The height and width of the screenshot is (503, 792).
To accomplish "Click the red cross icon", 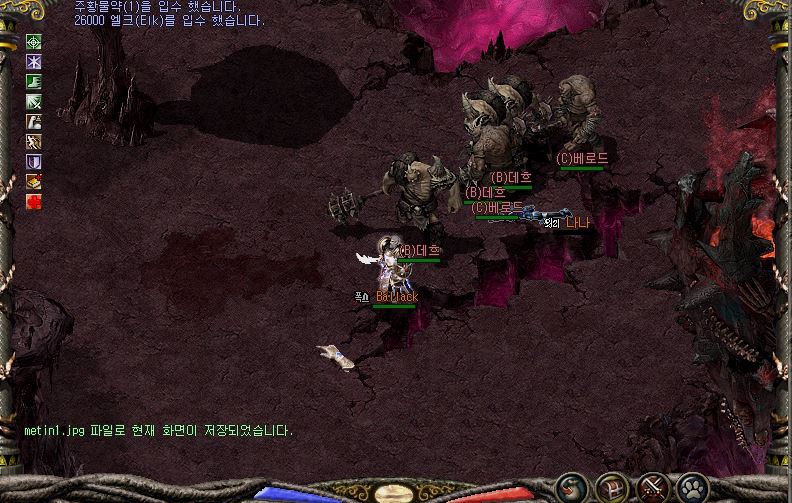I will [x=34, y=201].
